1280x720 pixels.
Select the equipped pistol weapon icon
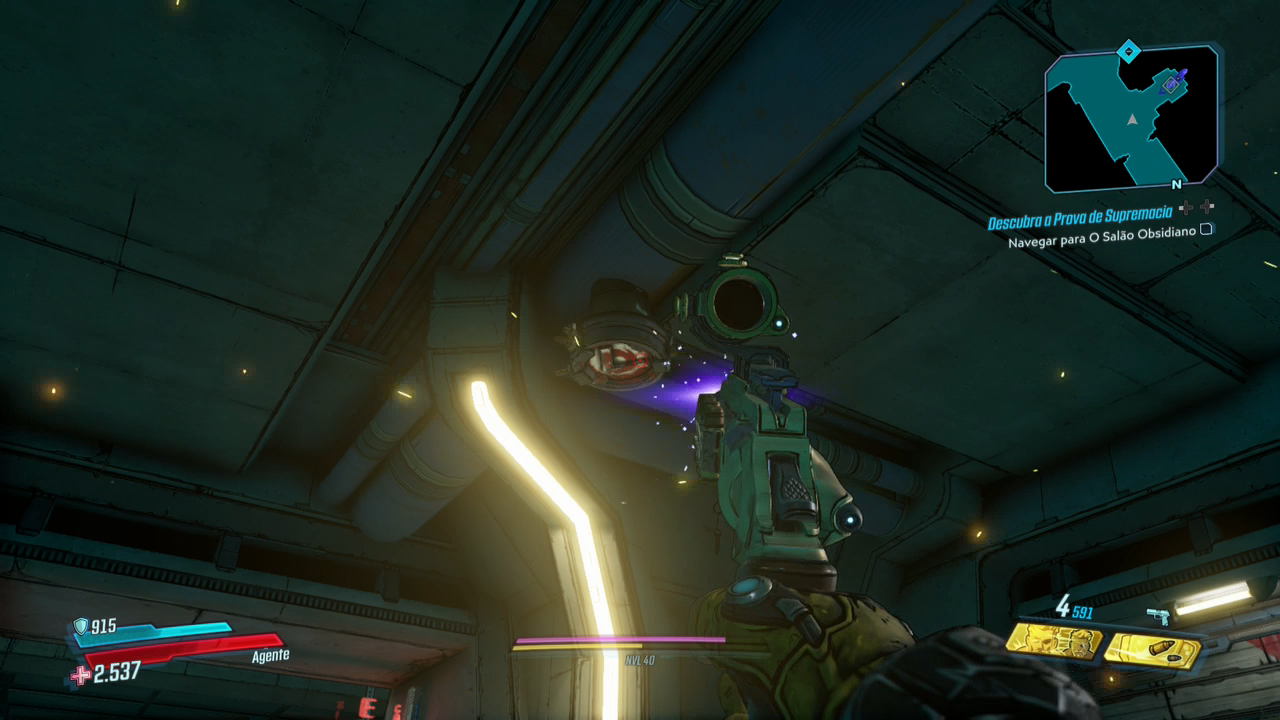(x=1158, y=617)
